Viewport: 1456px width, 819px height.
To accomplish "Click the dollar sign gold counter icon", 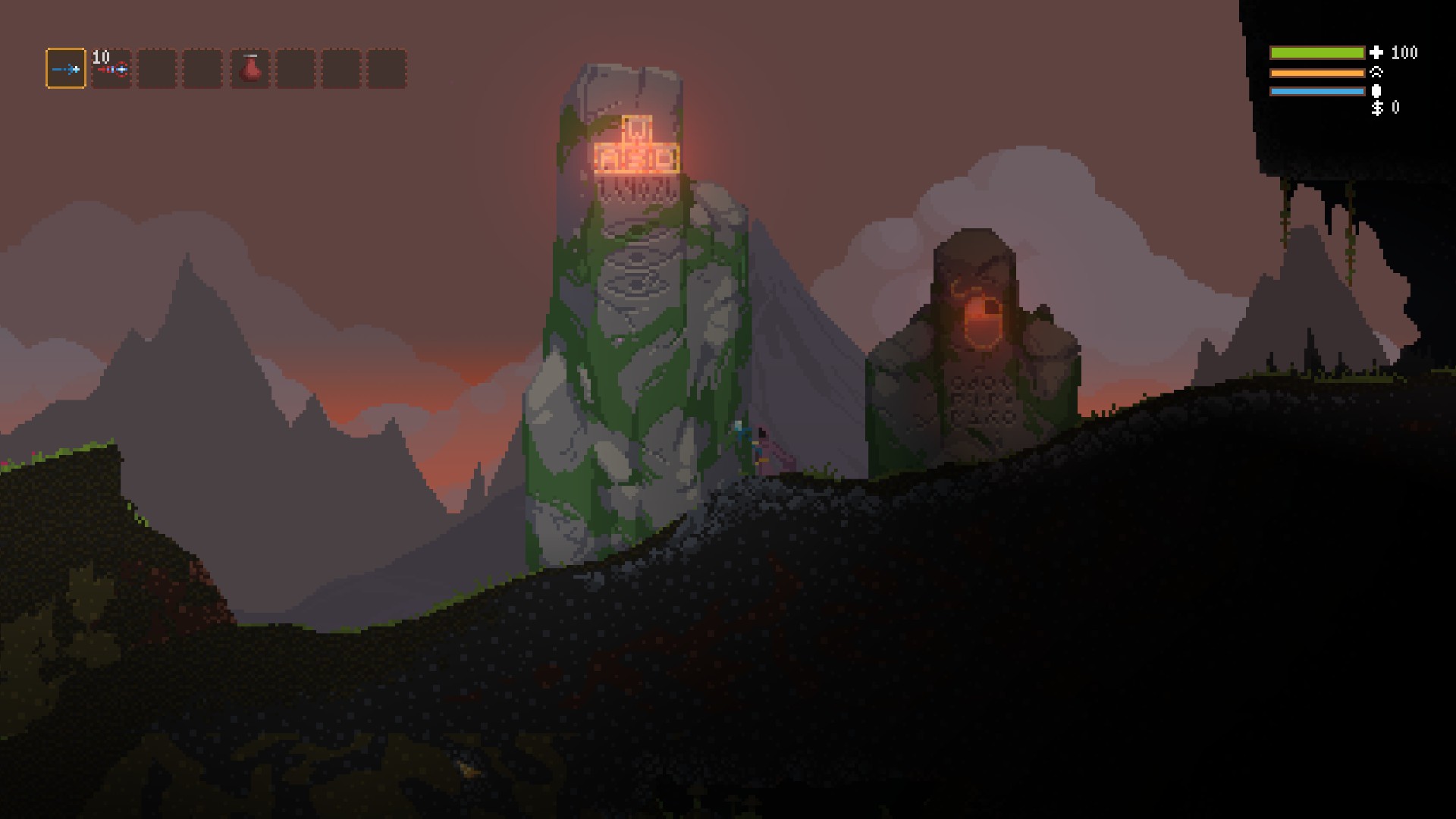I will (1376, 109).
